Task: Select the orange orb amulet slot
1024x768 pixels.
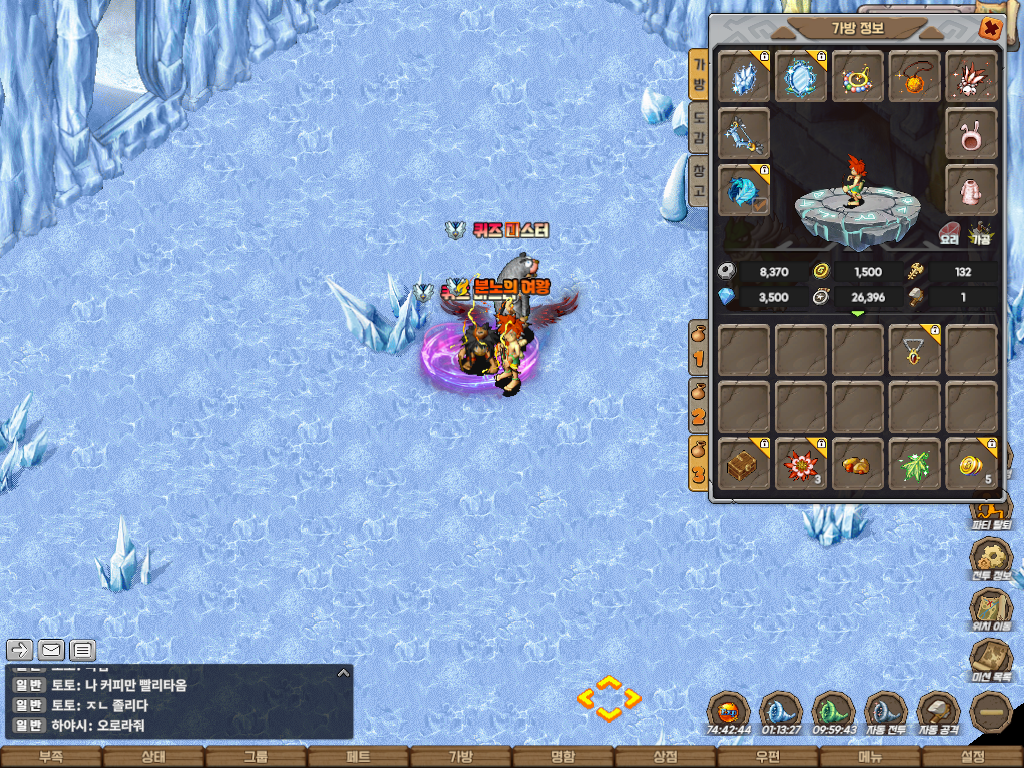Action: [914, 77]
